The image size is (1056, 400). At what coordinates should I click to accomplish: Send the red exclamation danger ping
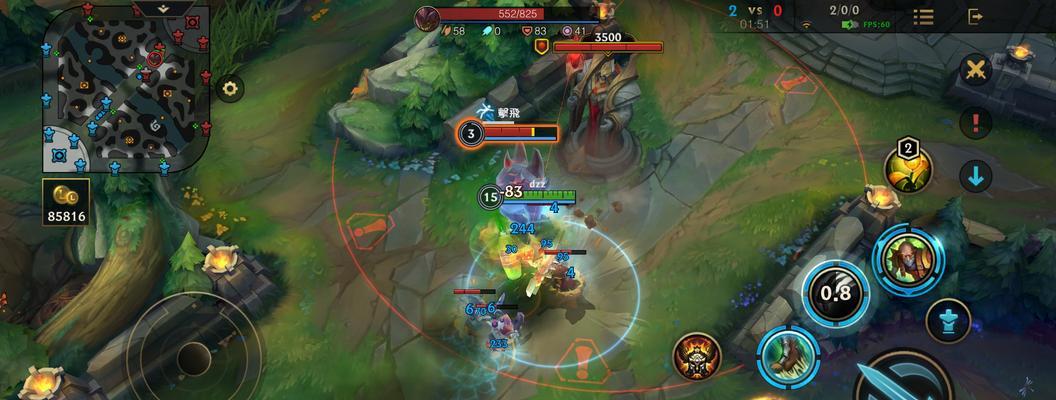coord(975,123)
